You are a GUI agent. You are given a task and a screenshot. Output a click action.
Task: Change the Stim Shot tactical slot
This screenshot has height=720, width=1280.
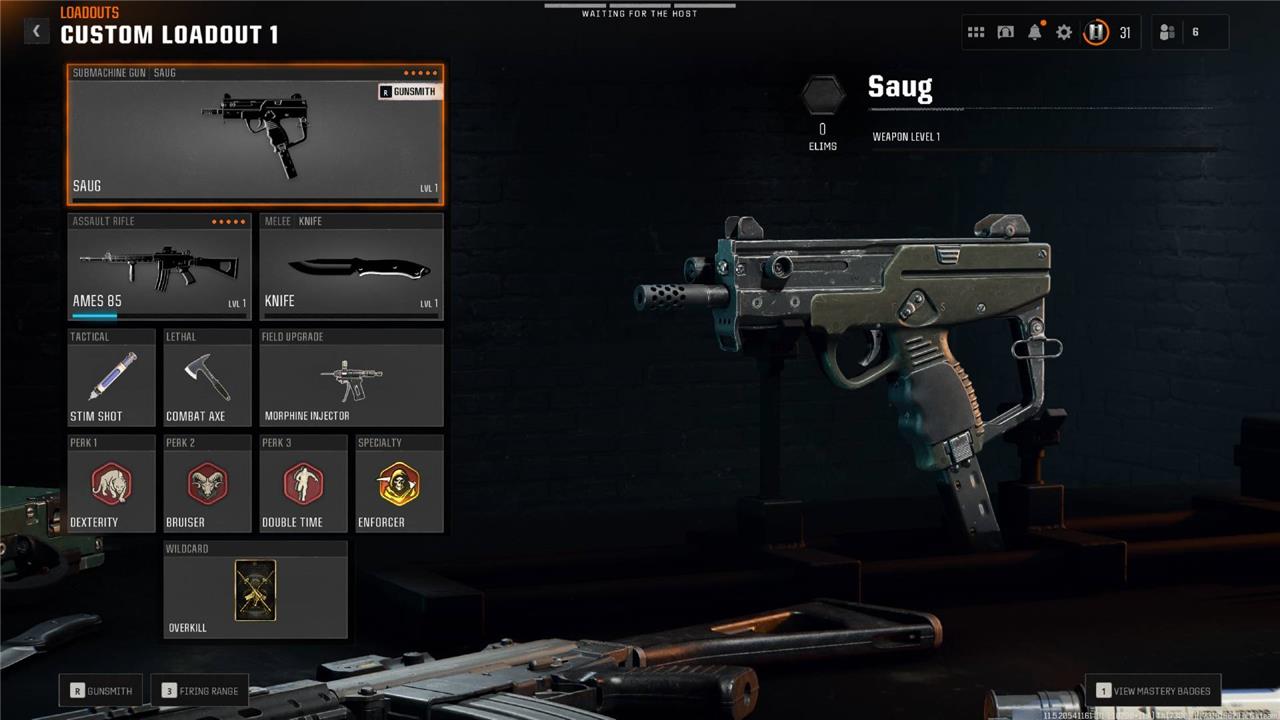click(x=111, y=378)
